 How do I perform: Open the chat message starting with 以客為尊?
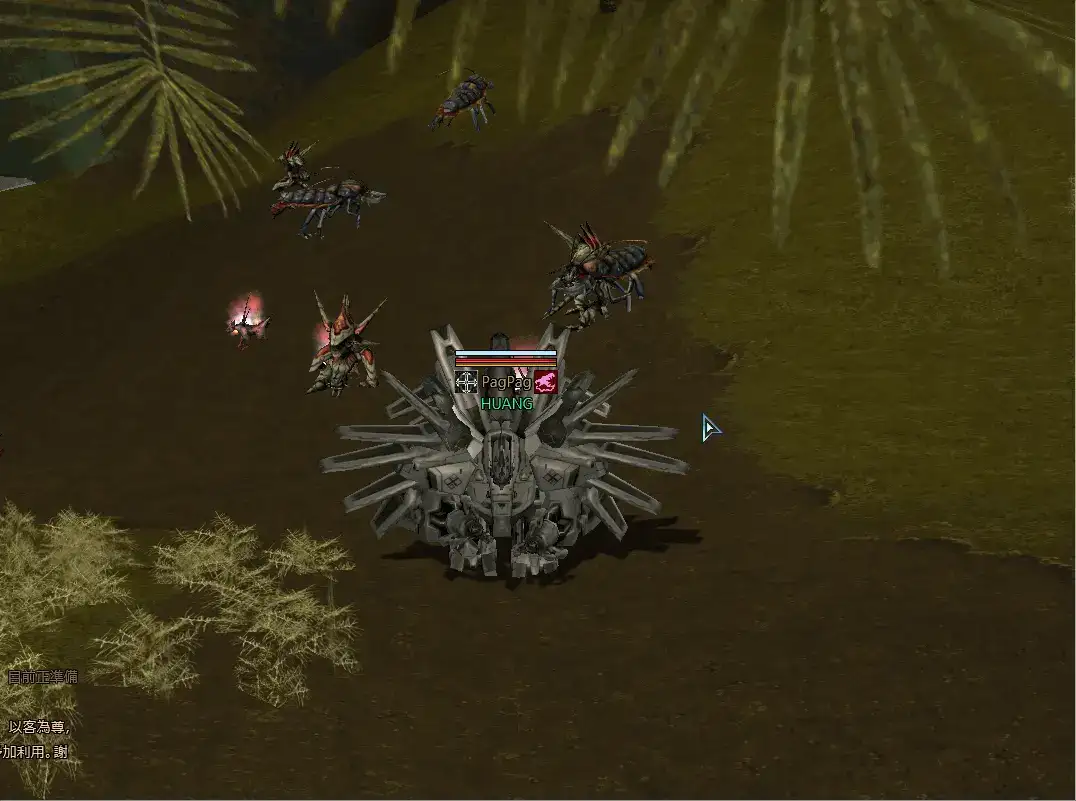pyautogui.click(x=40, y=728)
